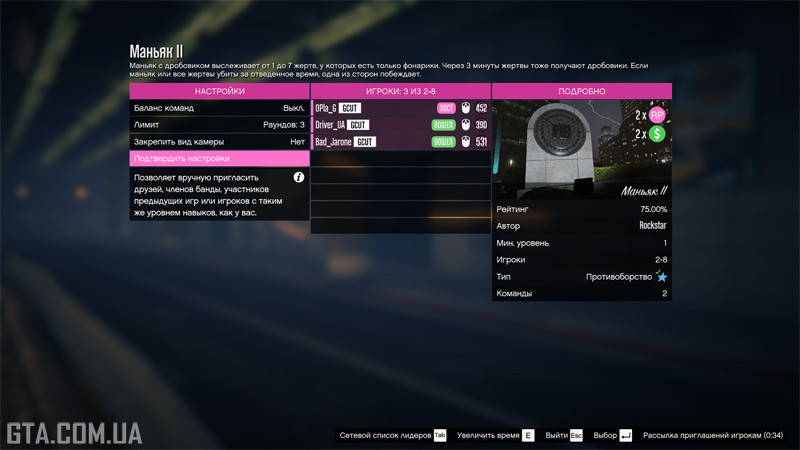Click the Маньяк II job thumbnail
This screenshot has width=800, height=450.
(x=581, y=150)
